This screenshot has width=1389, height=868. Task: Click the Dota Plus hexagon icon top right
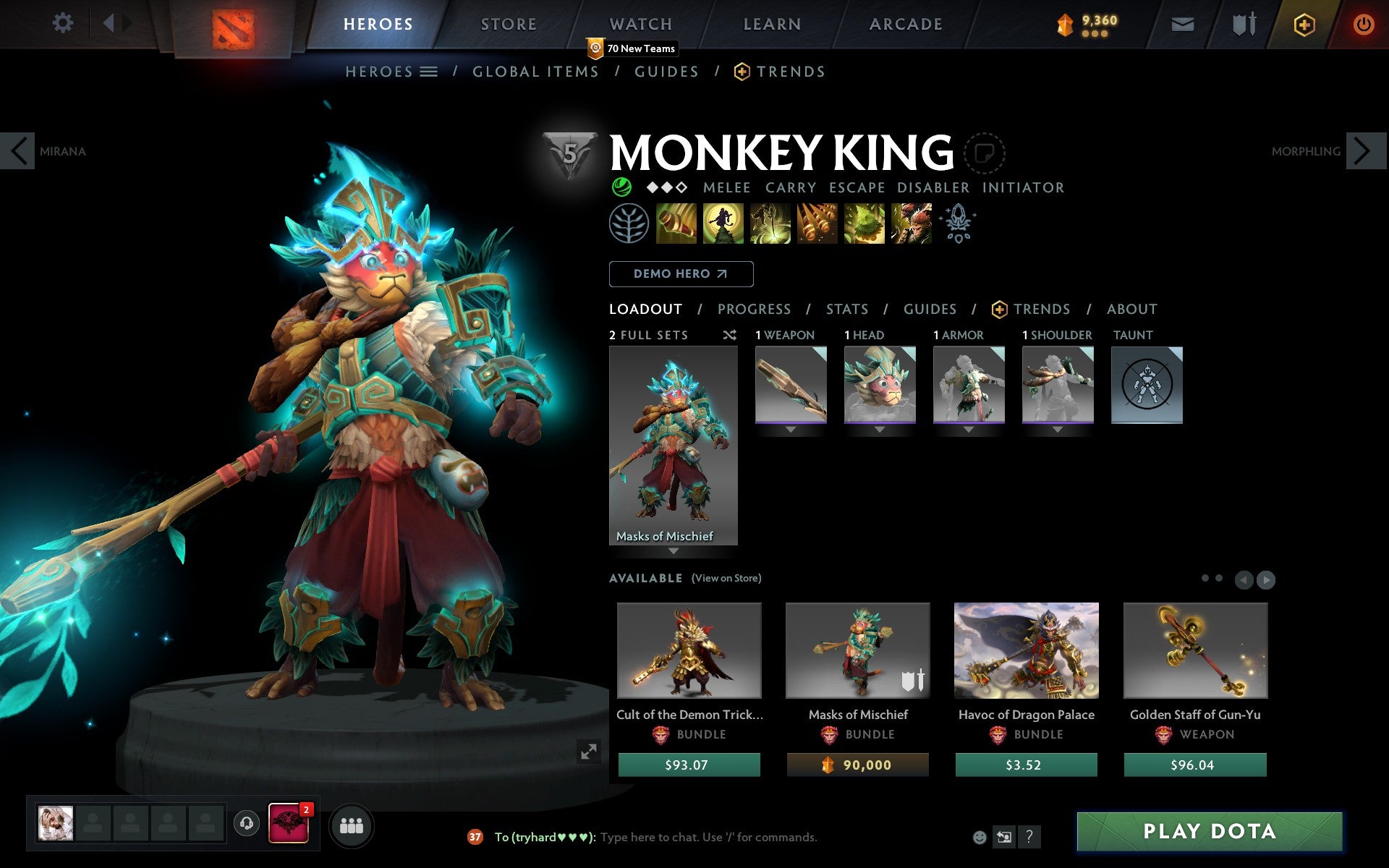[1304, 24]
